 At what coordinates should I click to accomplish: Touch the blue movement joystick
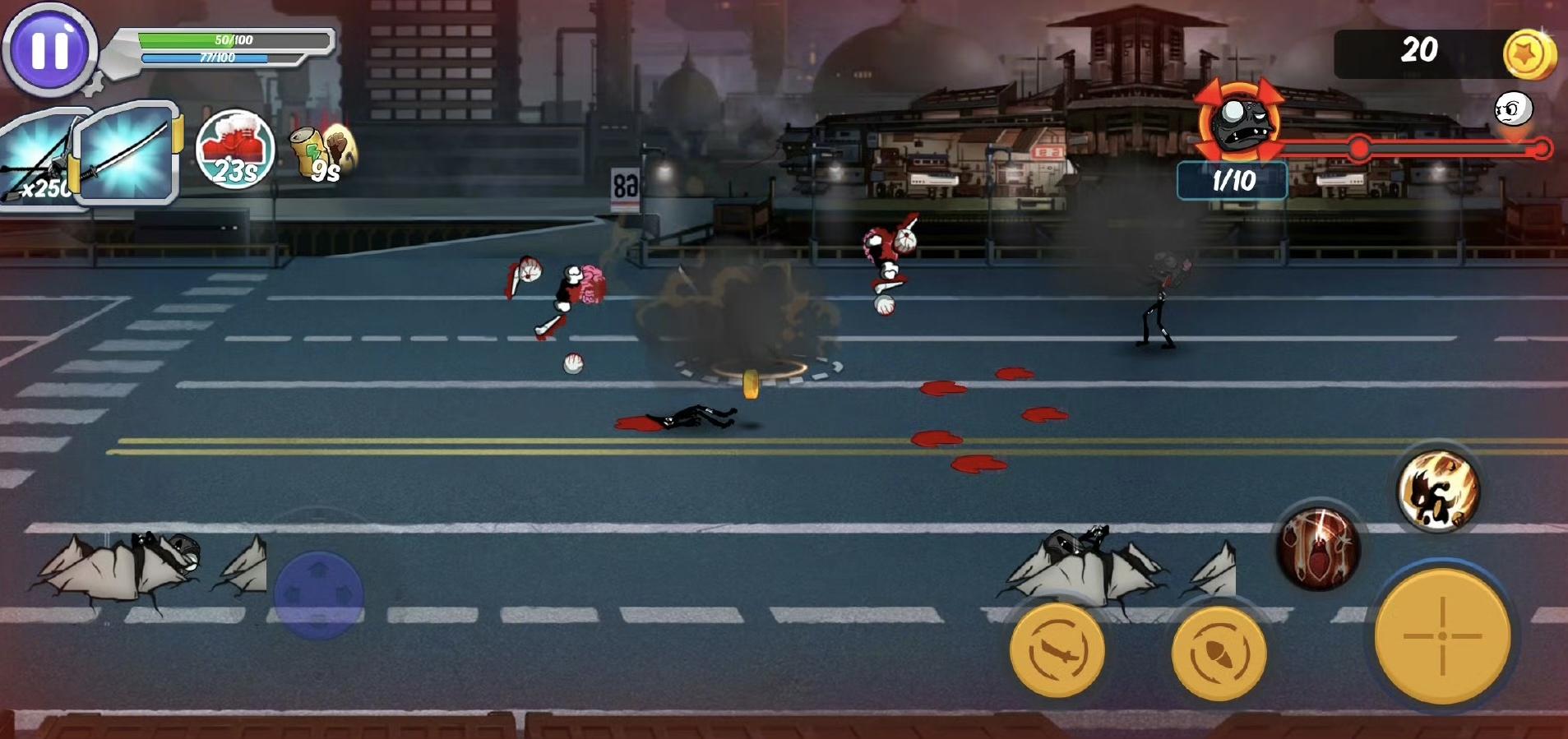(x=319, y=594)
